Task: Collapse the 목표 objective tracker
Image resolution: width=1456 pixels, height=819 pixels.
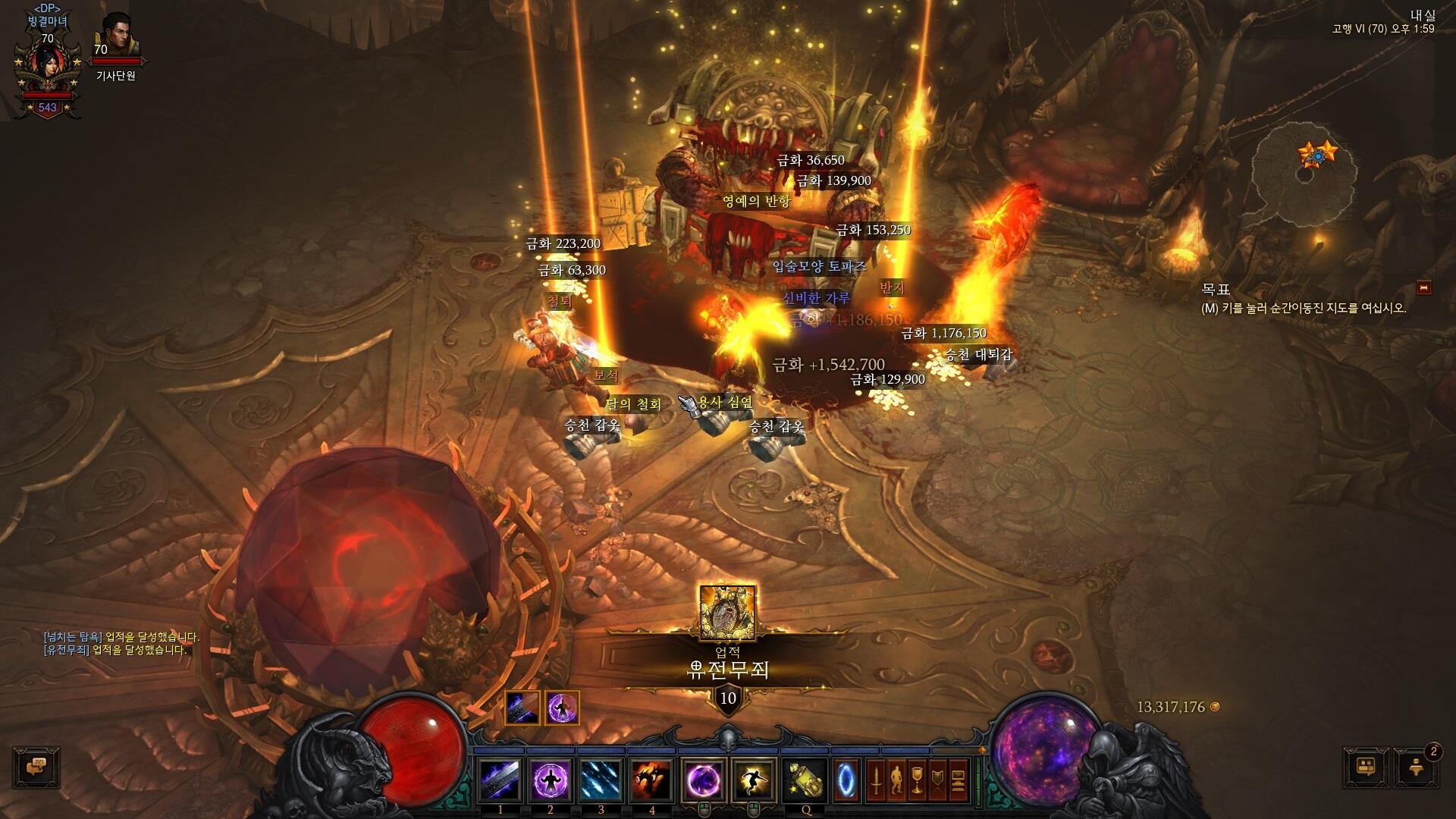Action: (x=1424, y=288)
